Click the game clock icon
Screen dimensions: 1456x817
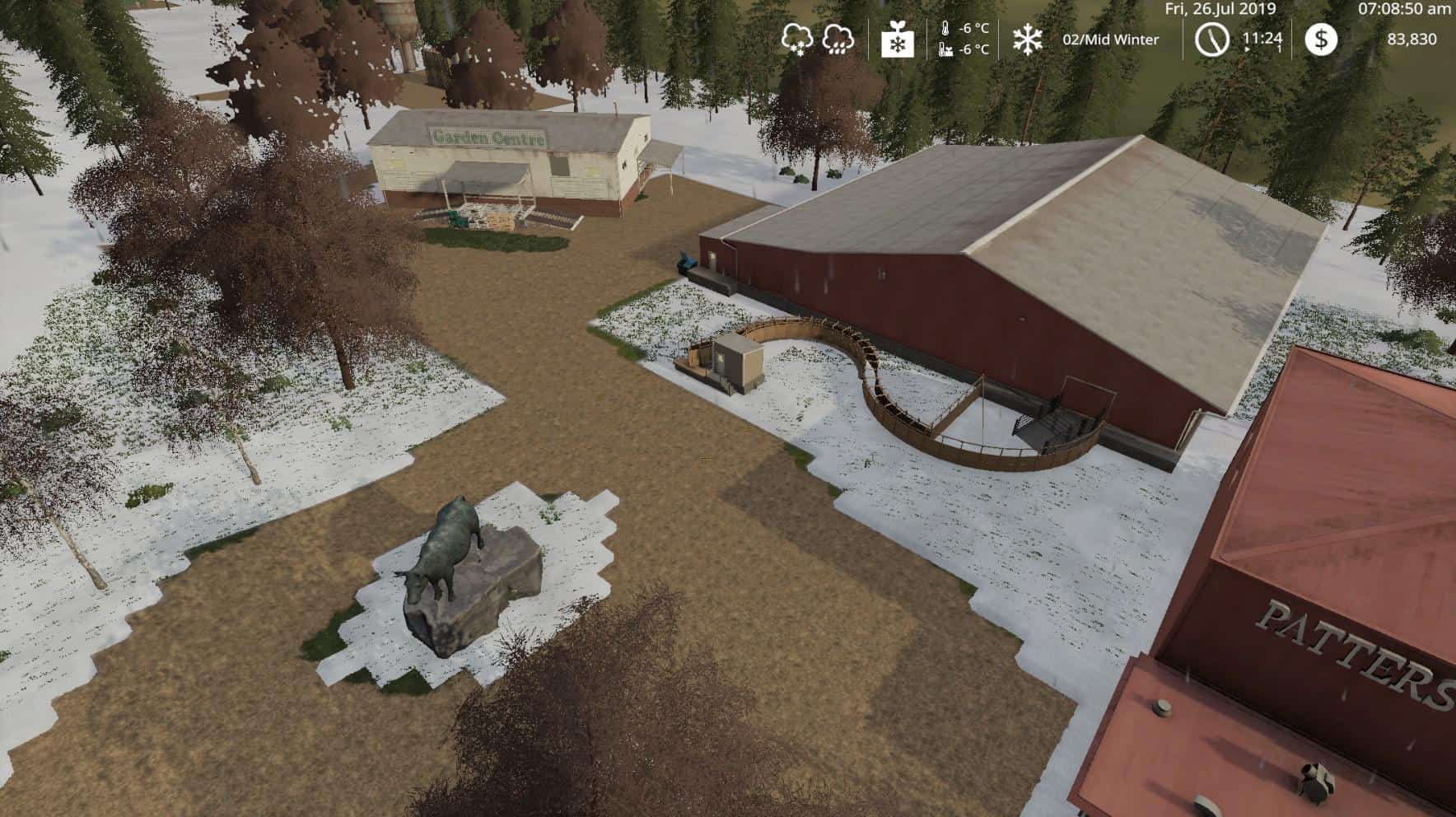coord(1211,40)
